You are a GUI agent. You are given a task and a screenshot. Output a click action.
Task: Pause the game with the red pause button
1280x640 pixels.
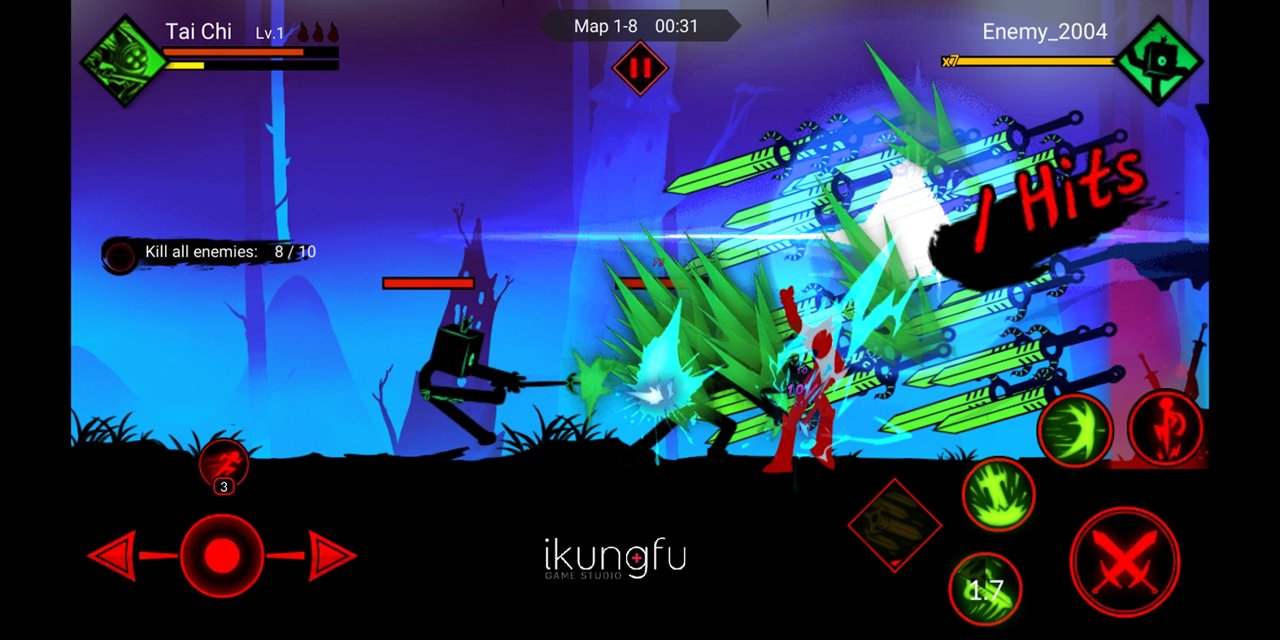[x=640, y=69]
